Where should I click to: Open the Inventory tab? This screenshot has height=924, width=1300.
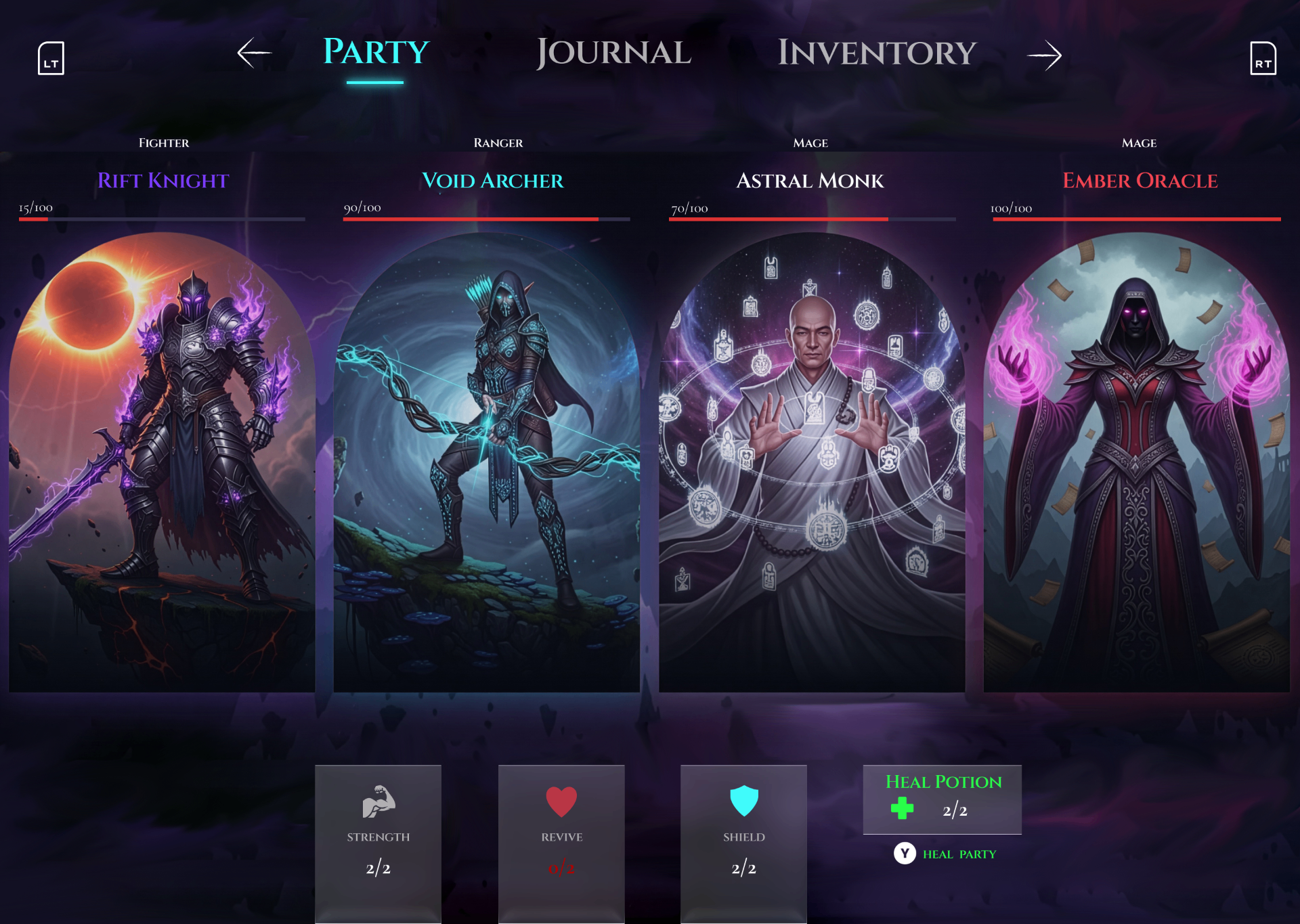tap(876, 51)
